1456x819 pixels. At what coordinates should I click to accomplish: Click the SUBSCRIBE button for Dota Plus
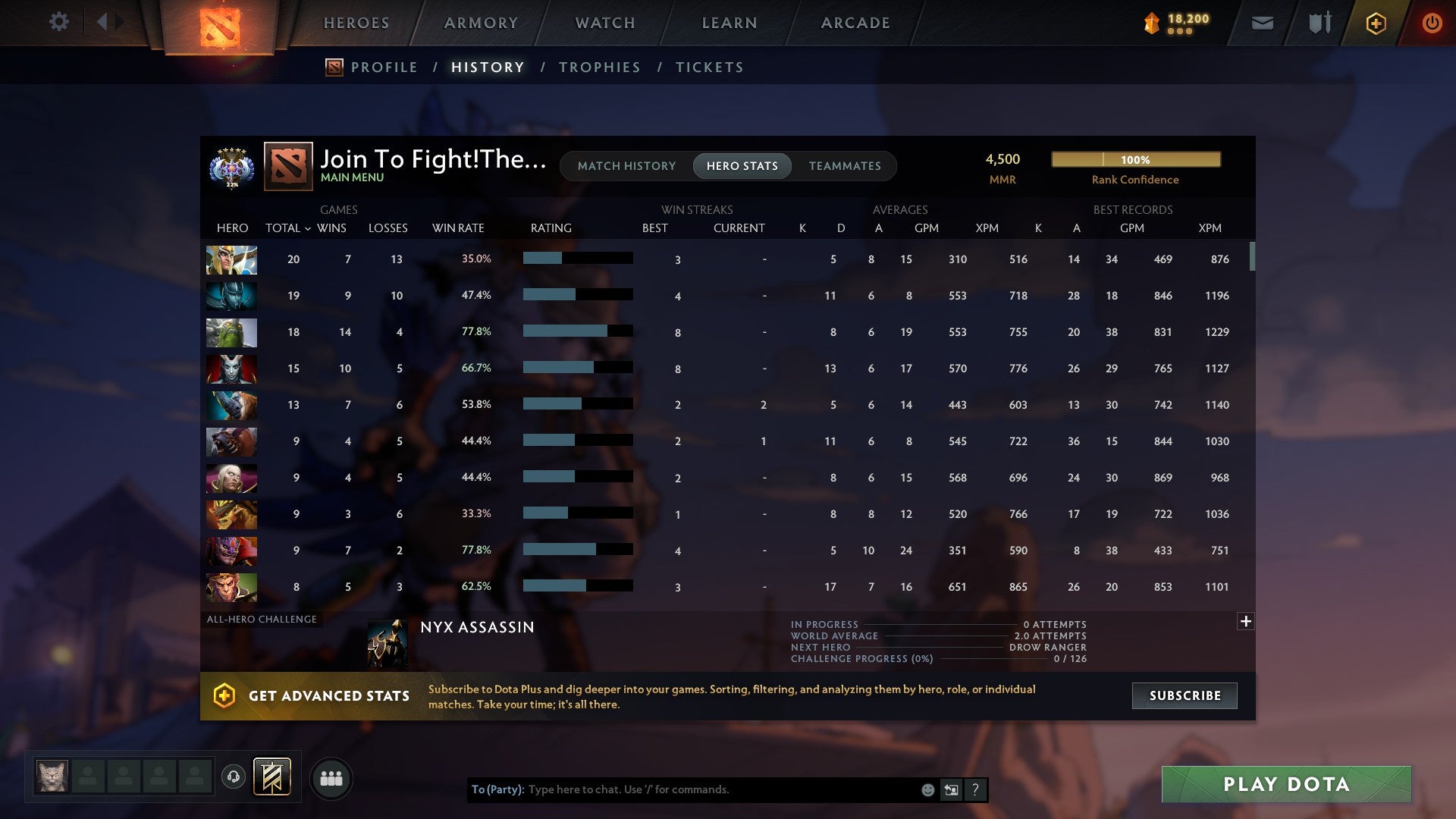click(x=1184, y=695)
